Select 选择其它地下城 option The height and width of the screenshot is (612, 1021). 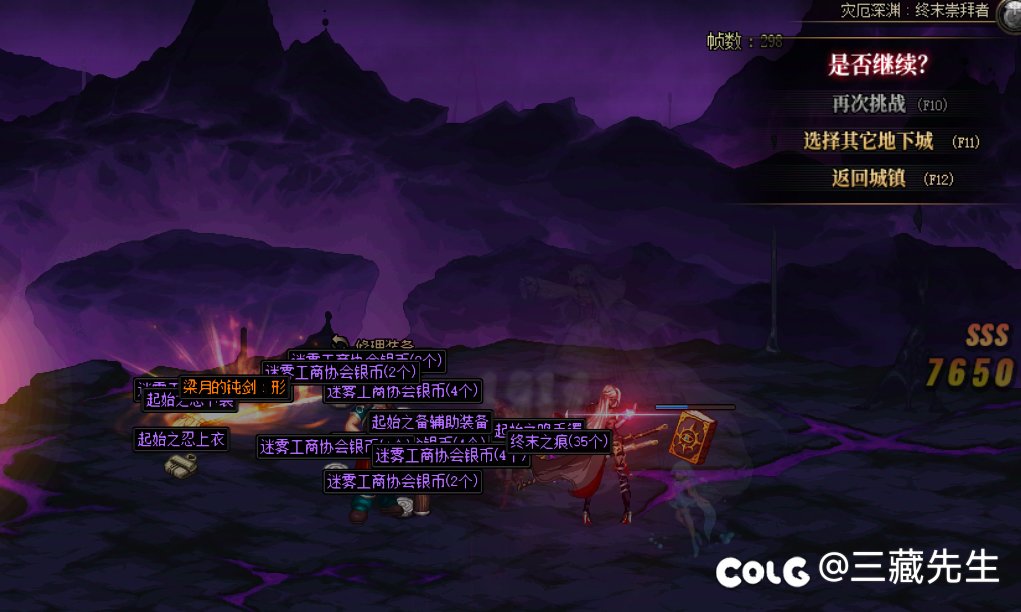[869, 141]
